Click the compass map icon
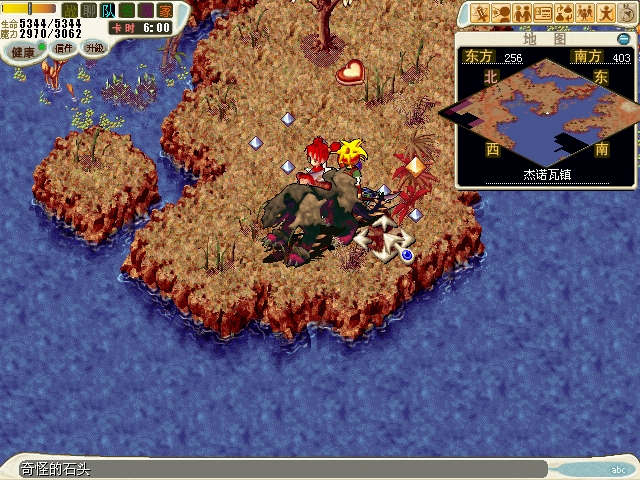 (x=626, y=13)
